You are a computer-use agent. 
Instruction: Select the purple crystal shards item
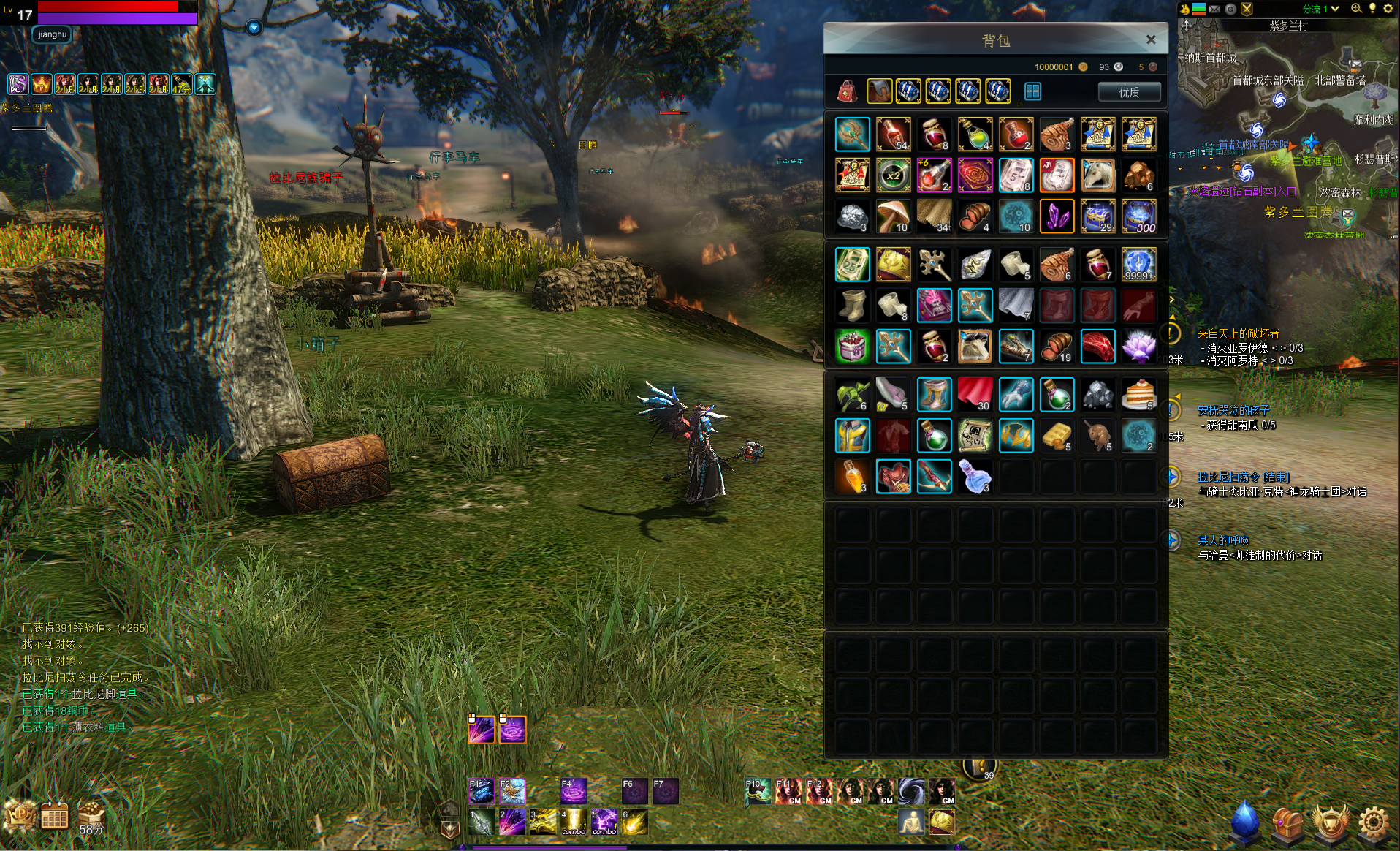coord(1057,217)
